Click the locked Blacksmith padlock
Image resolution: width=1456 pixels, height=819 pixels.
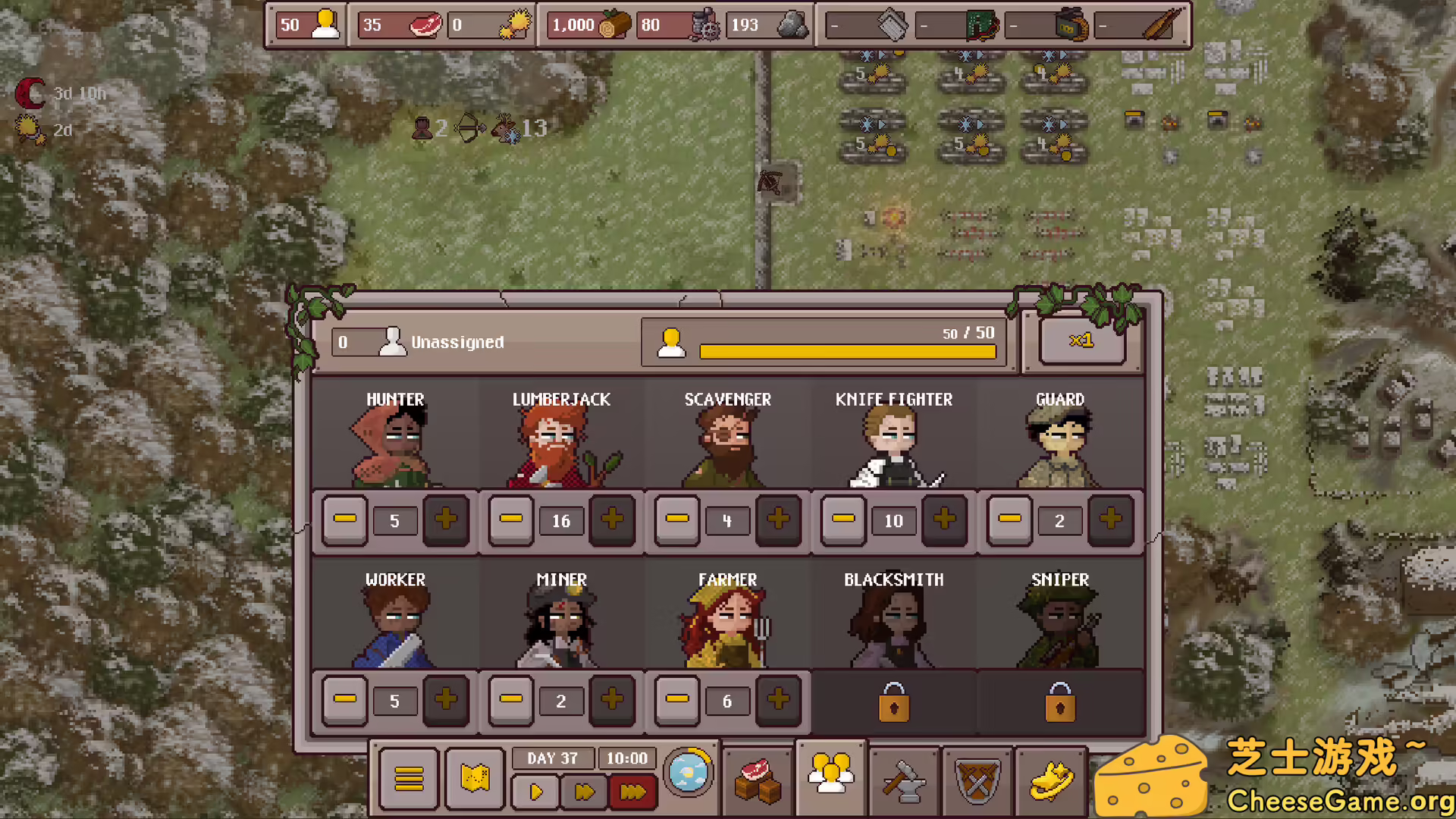(893, 701)
